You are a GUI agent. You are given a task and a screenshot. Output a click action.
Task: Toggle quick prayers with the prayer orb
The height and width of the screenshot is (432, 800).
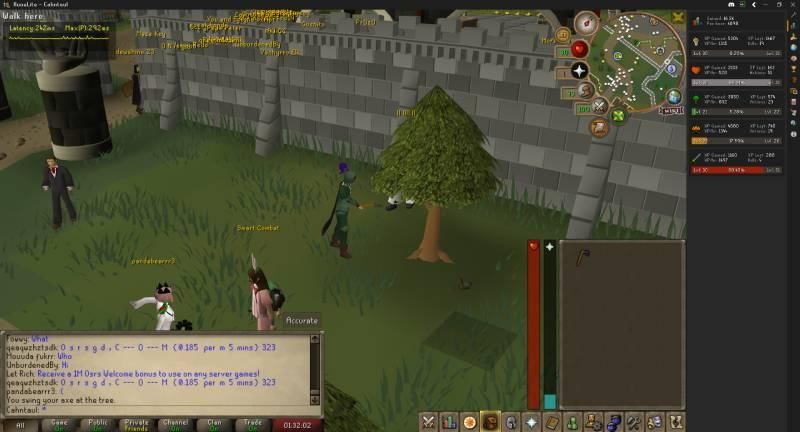[579, 72]
